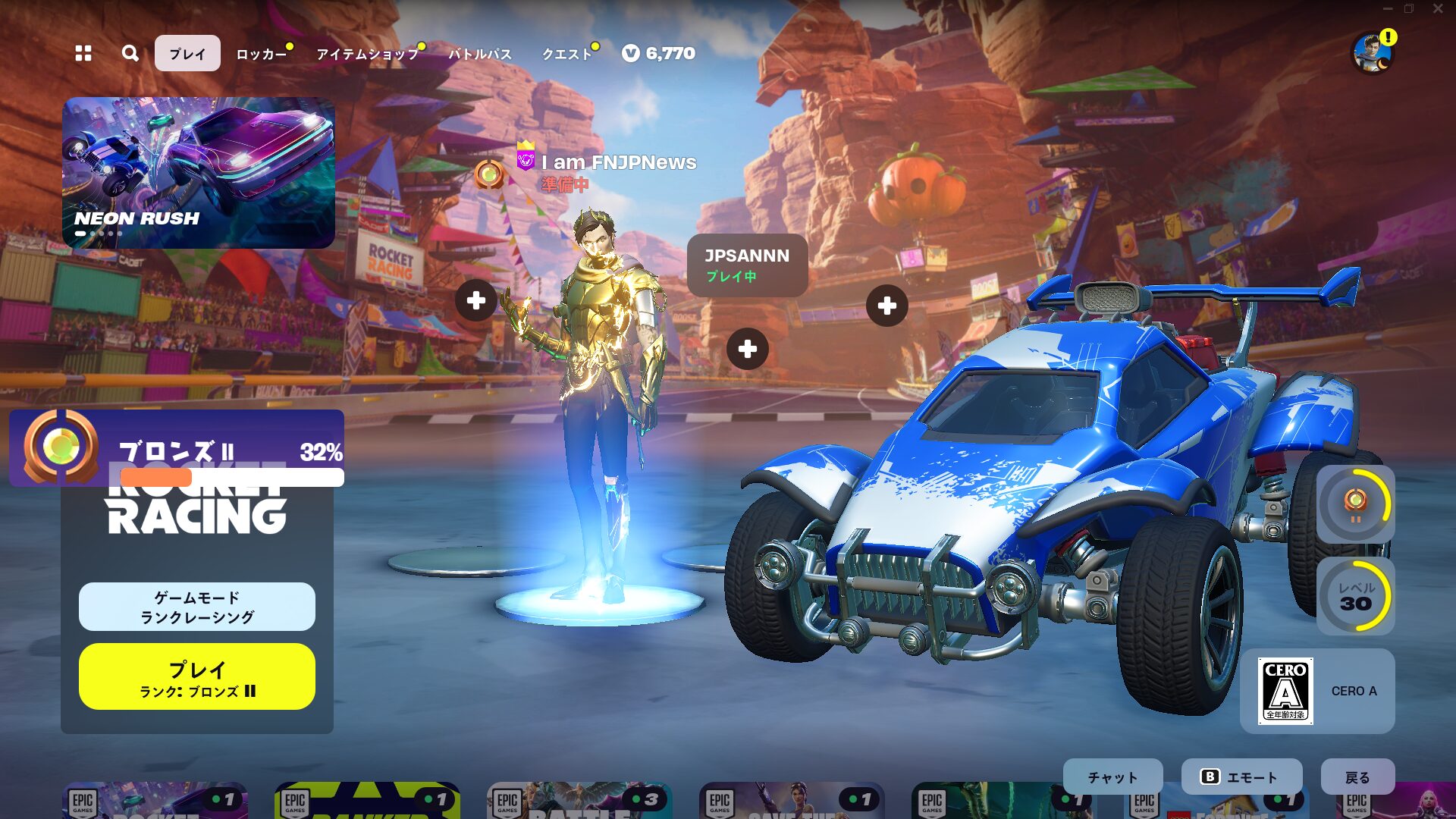The image size is (1456, 819).
Task: Change the ゲームモード ランクレーシング selection
Action: [x=197, y=607]
